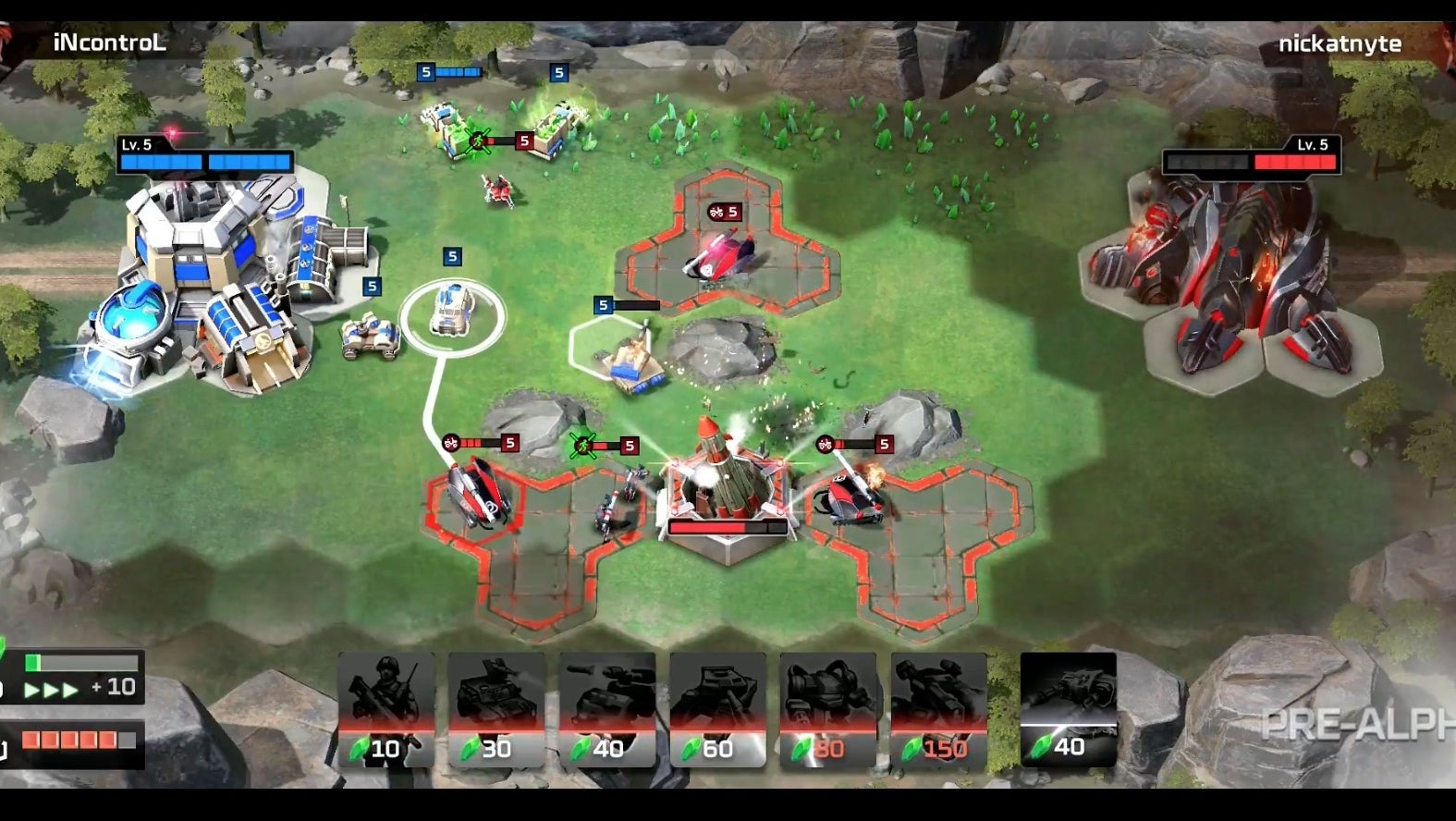Image resolution: width=1456 pixels, height=821 pixels.
Task: Select the 60-cost battle tank card
Action: 718,707
